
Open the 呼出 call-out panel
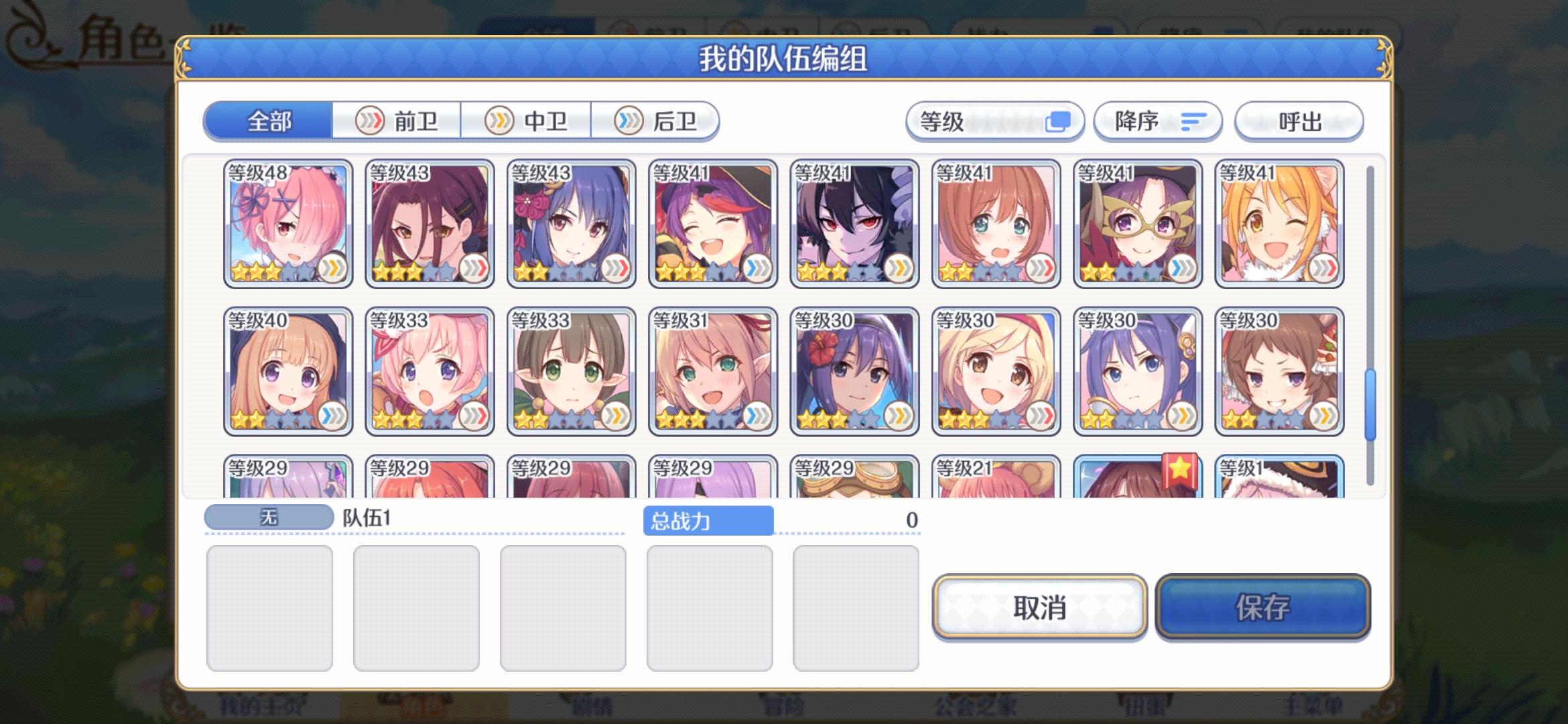1299,121
